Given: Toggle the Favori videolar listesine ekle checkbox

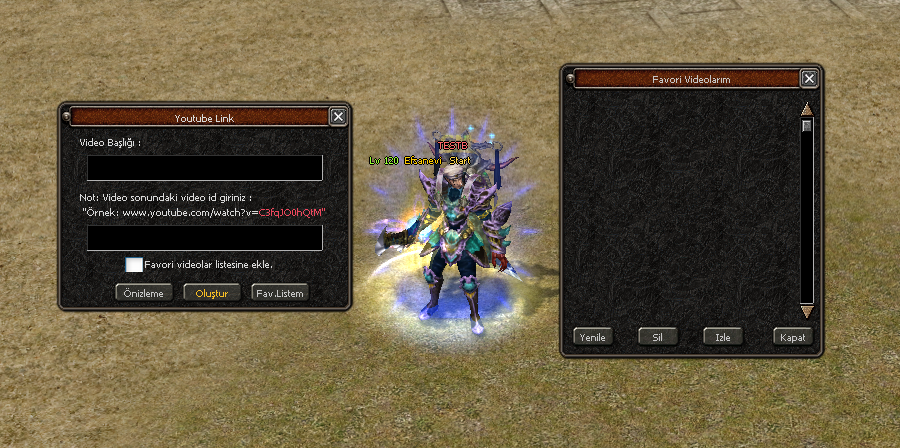Looking at the screenshot, I should coord(134,264).
